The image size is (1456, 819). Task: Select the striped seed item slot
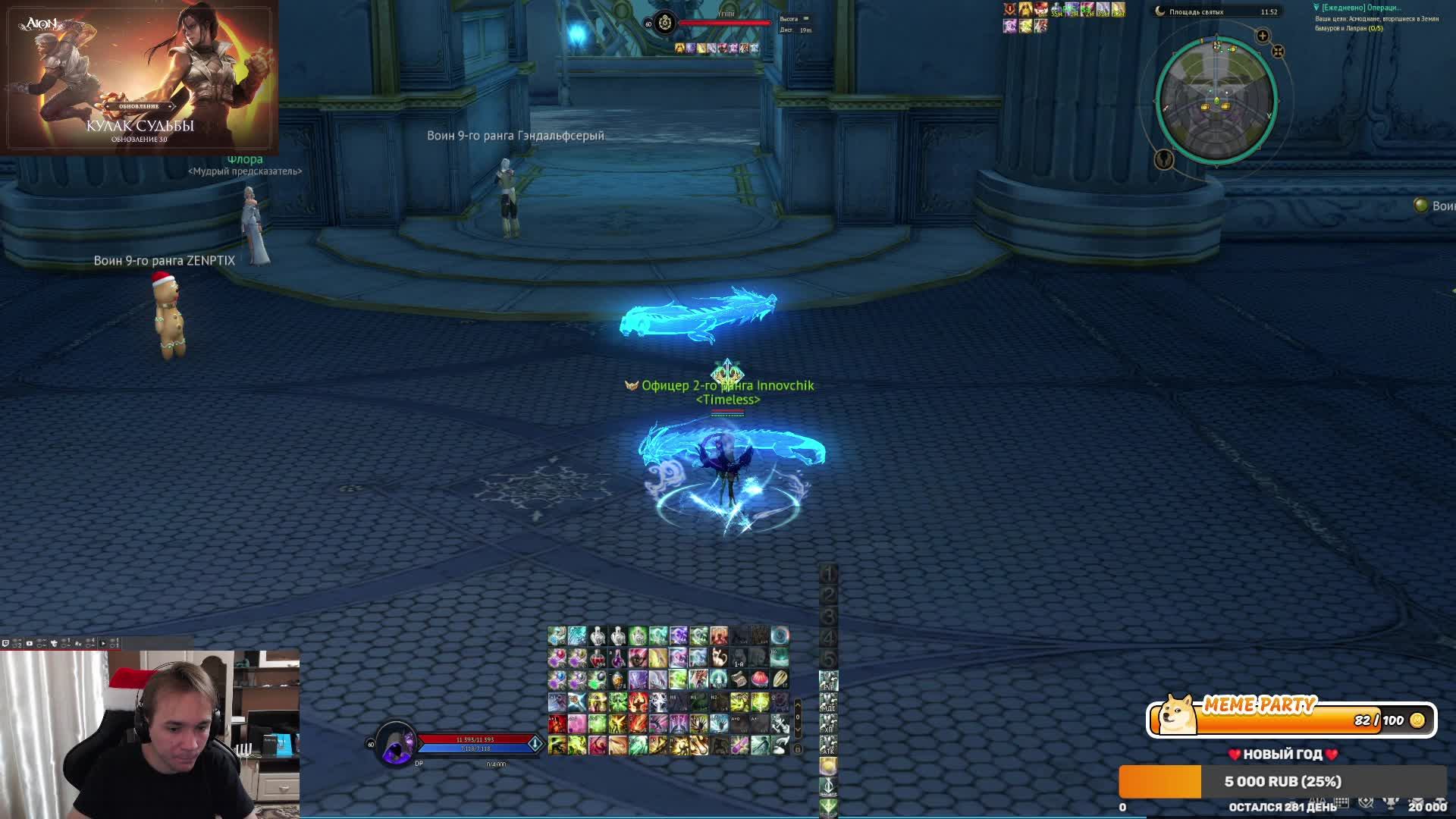[780, 679]
